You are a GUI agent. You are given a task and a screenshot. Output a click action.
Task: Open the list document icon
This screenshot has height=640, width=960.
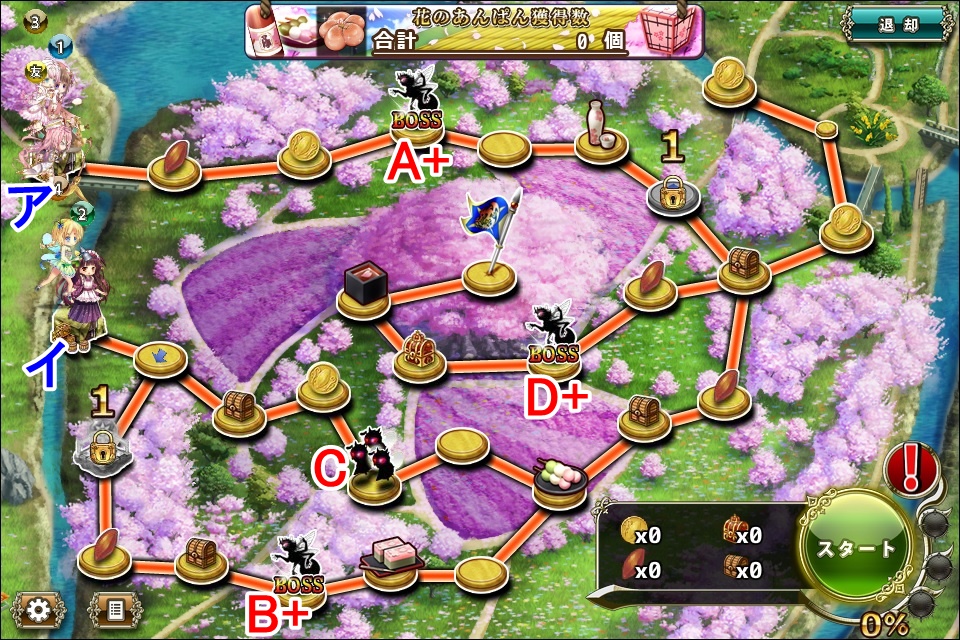click(115, 607)
